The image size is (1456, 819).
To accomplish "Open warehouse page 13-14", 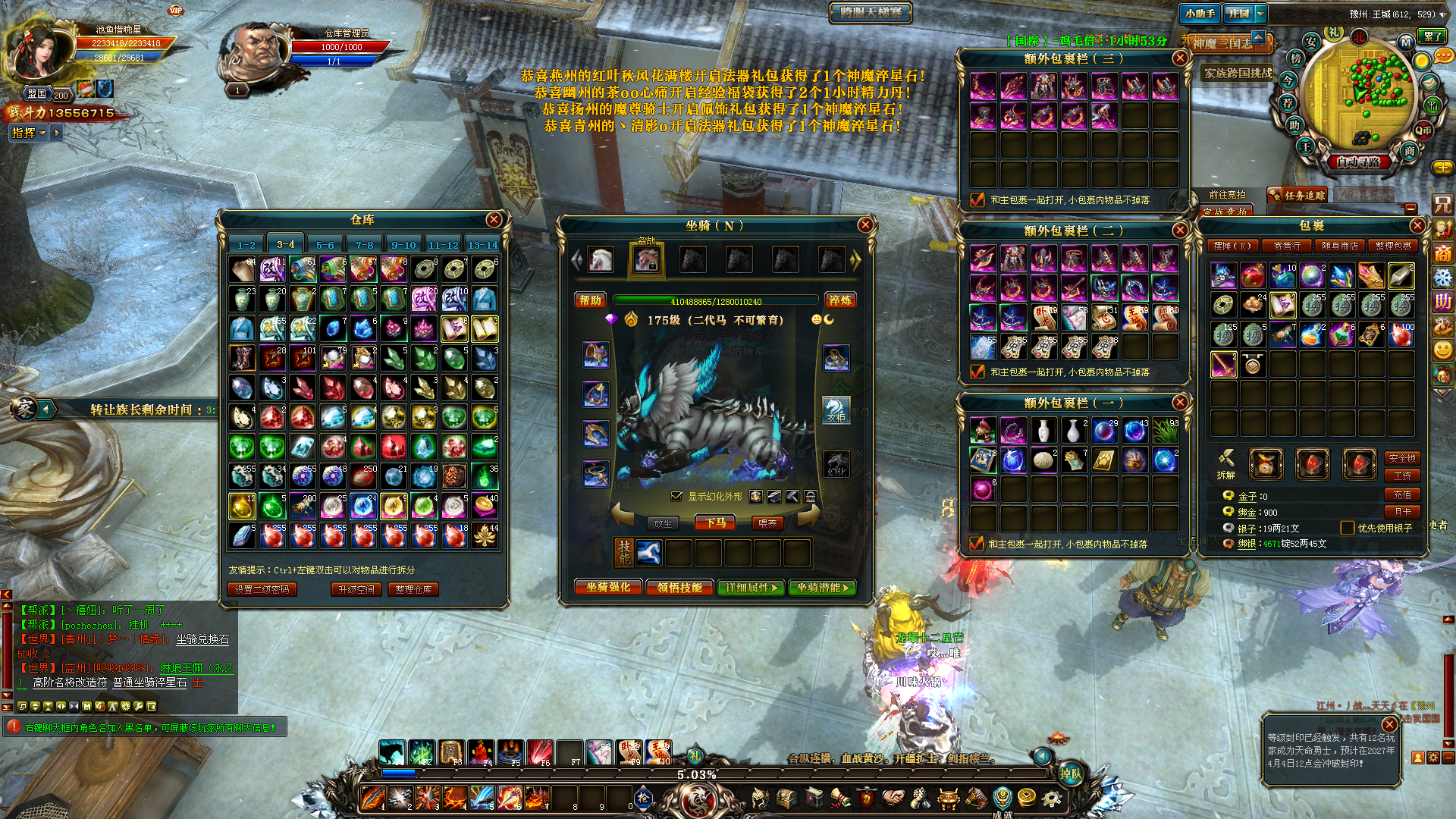I will coord(482,245).
